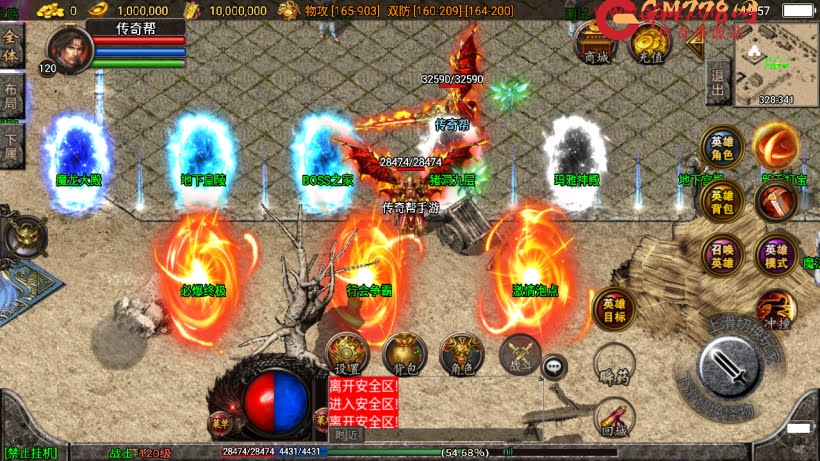This screenshot has height=461, width=820.
Task: Select the 英雄目标 hero target button
Action: [613, 311]
